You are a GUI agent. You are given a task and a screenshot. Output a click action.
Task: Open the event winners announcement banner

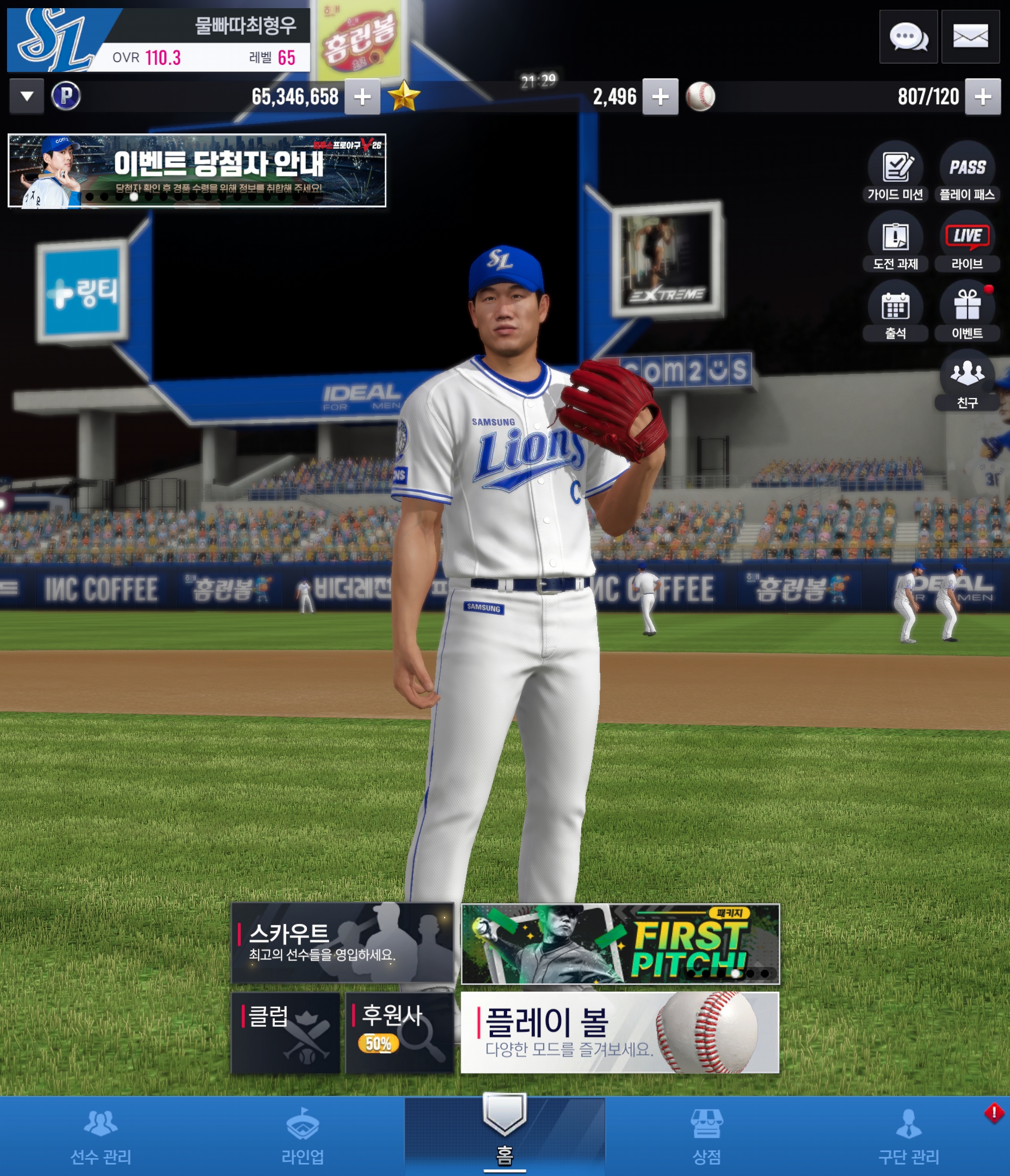click(x=197, y=170)
